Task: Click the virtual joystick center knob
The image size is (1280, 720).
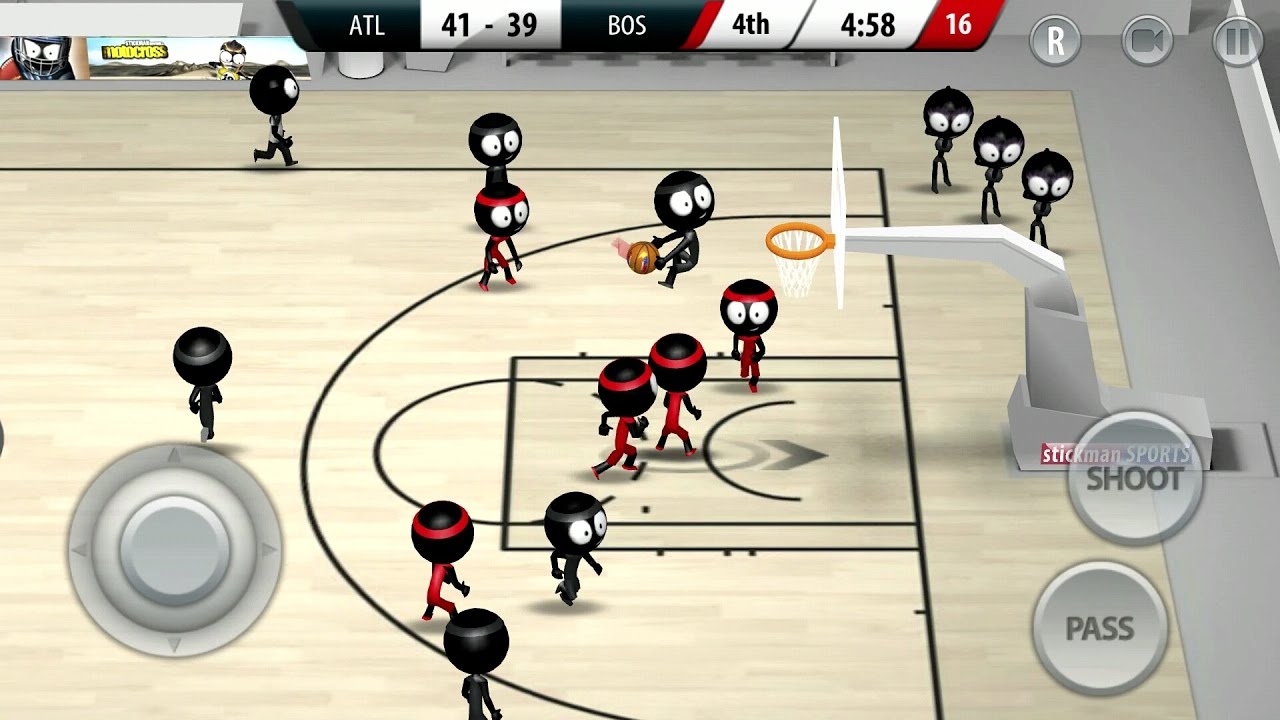Action: pos(174,548)
